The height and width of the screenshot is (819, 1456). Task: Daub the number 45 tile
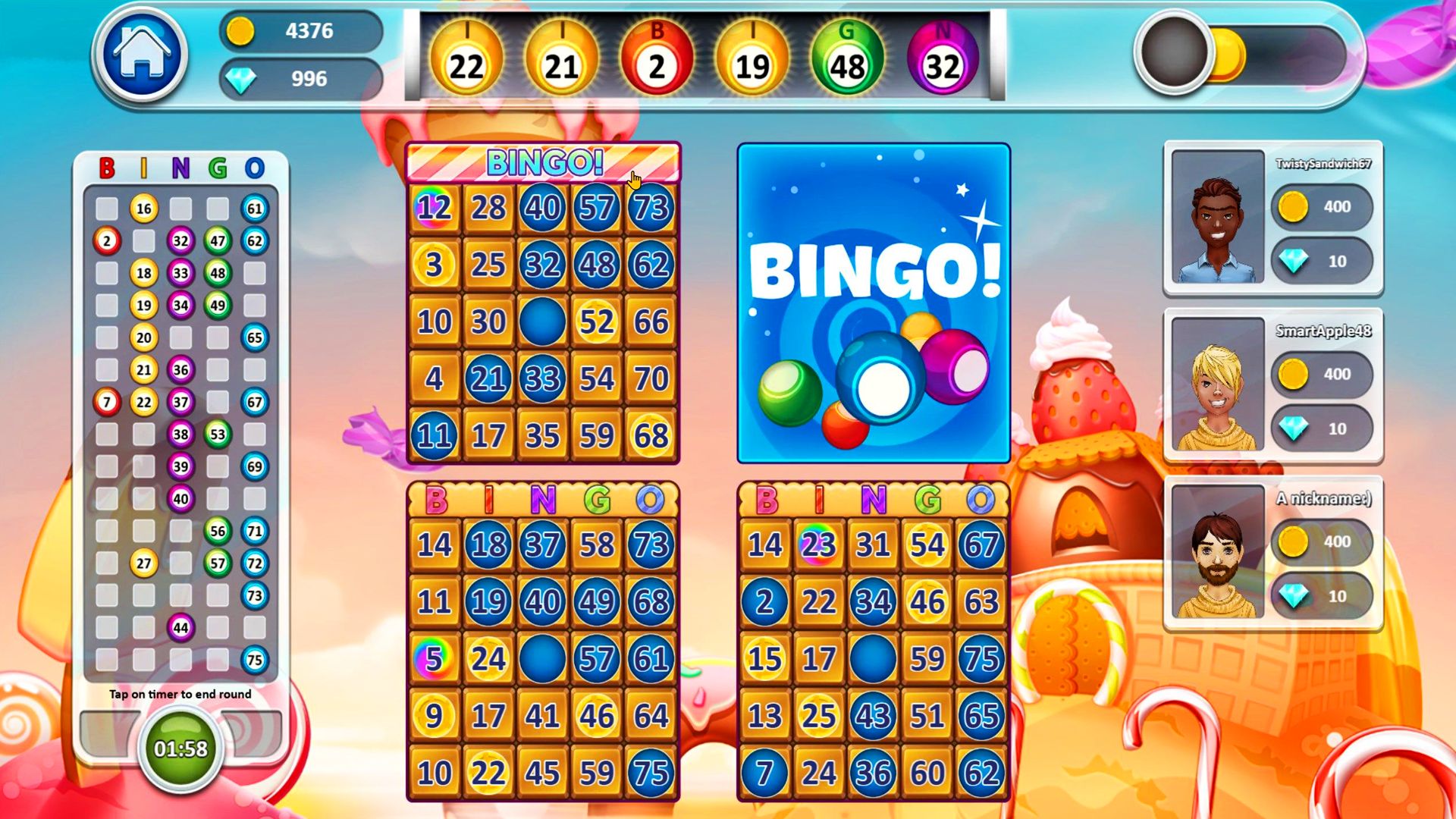[x=542, y=773]
